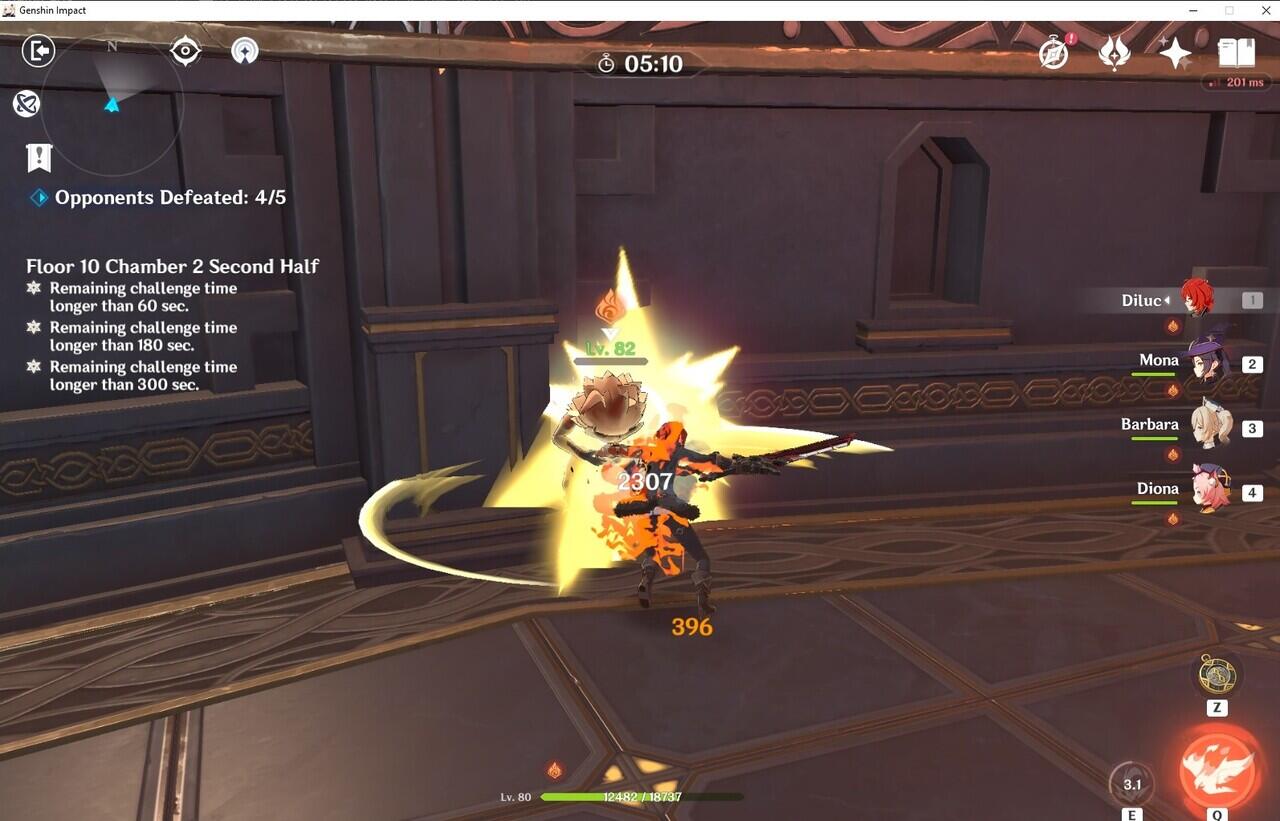Activate Diluc's Elemental Burst
Image resolution: width=1280 pixels, height=821 pixels.
[1218, 769]
